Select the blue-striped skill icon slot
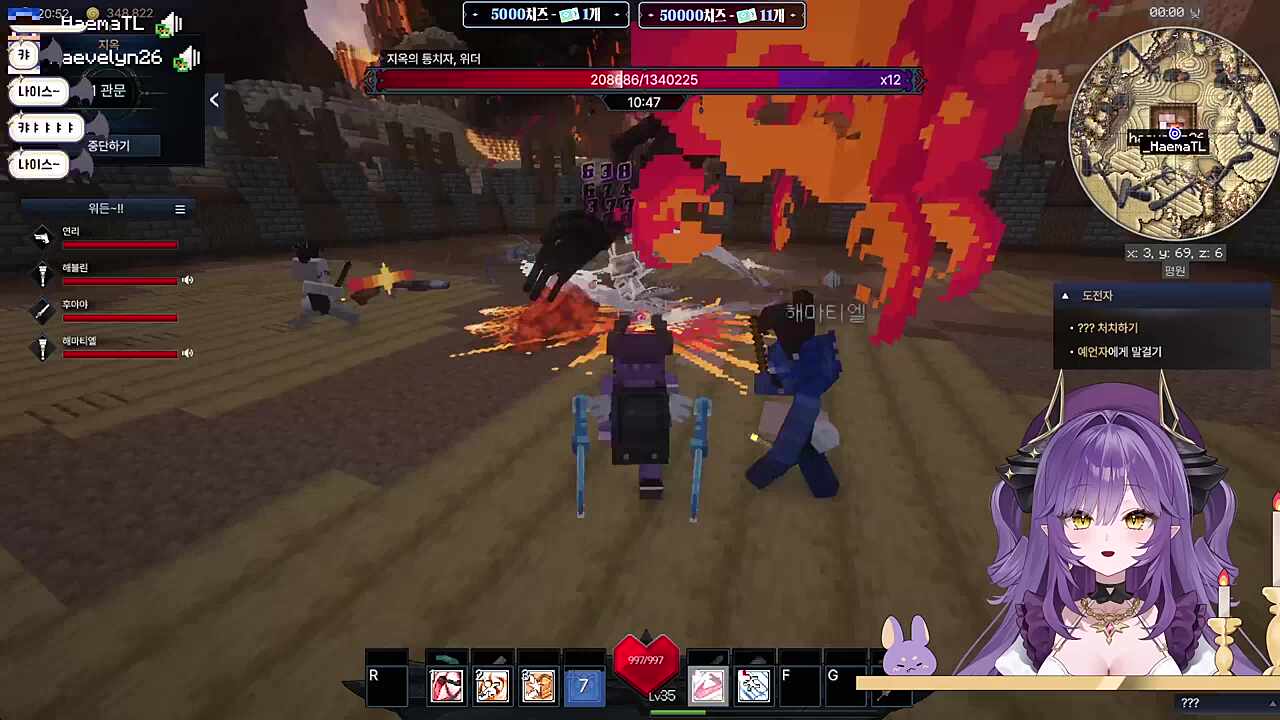Viewport: 1280px width, 720px height. point(753,686)
